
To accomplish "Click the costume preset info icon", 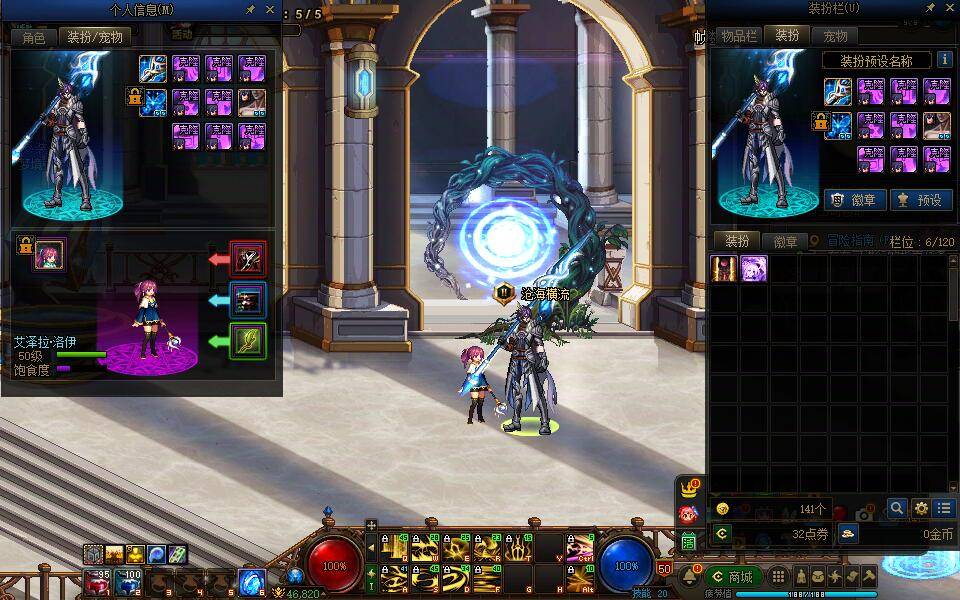I will point(942,60).
